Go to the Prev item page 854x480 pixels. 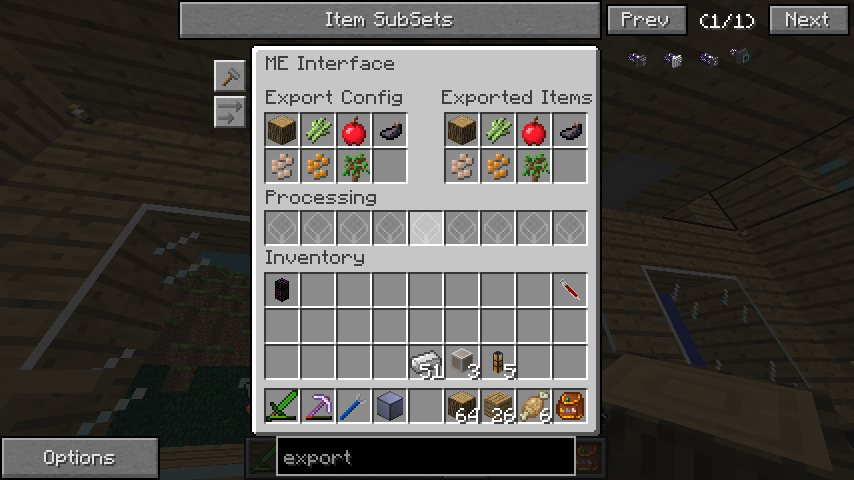pyautogui.click(x=646, y=20)
